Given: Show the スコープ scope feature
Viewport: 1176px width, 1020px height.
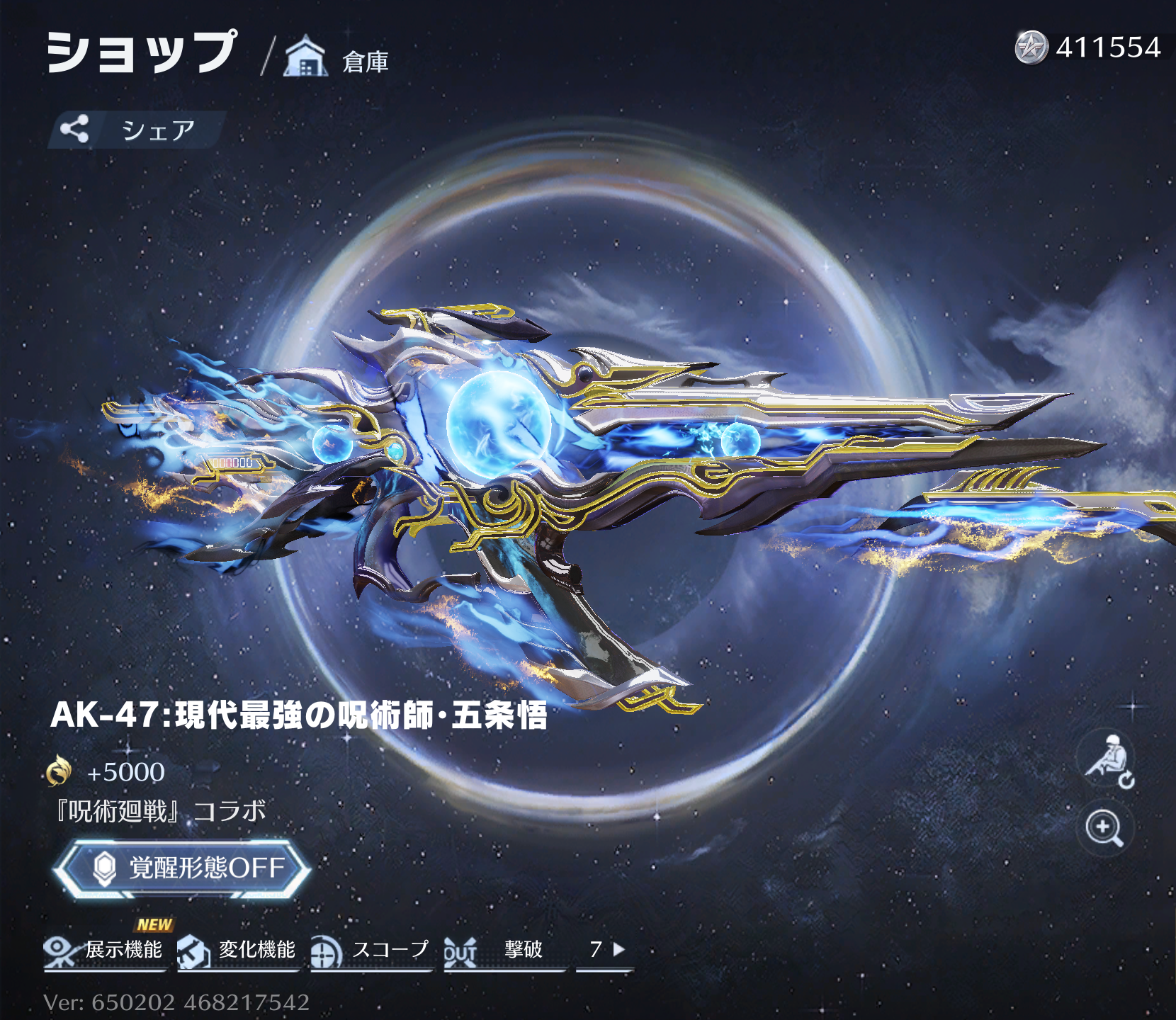Looking at the screenshot, I should click(x=371, y=951).
